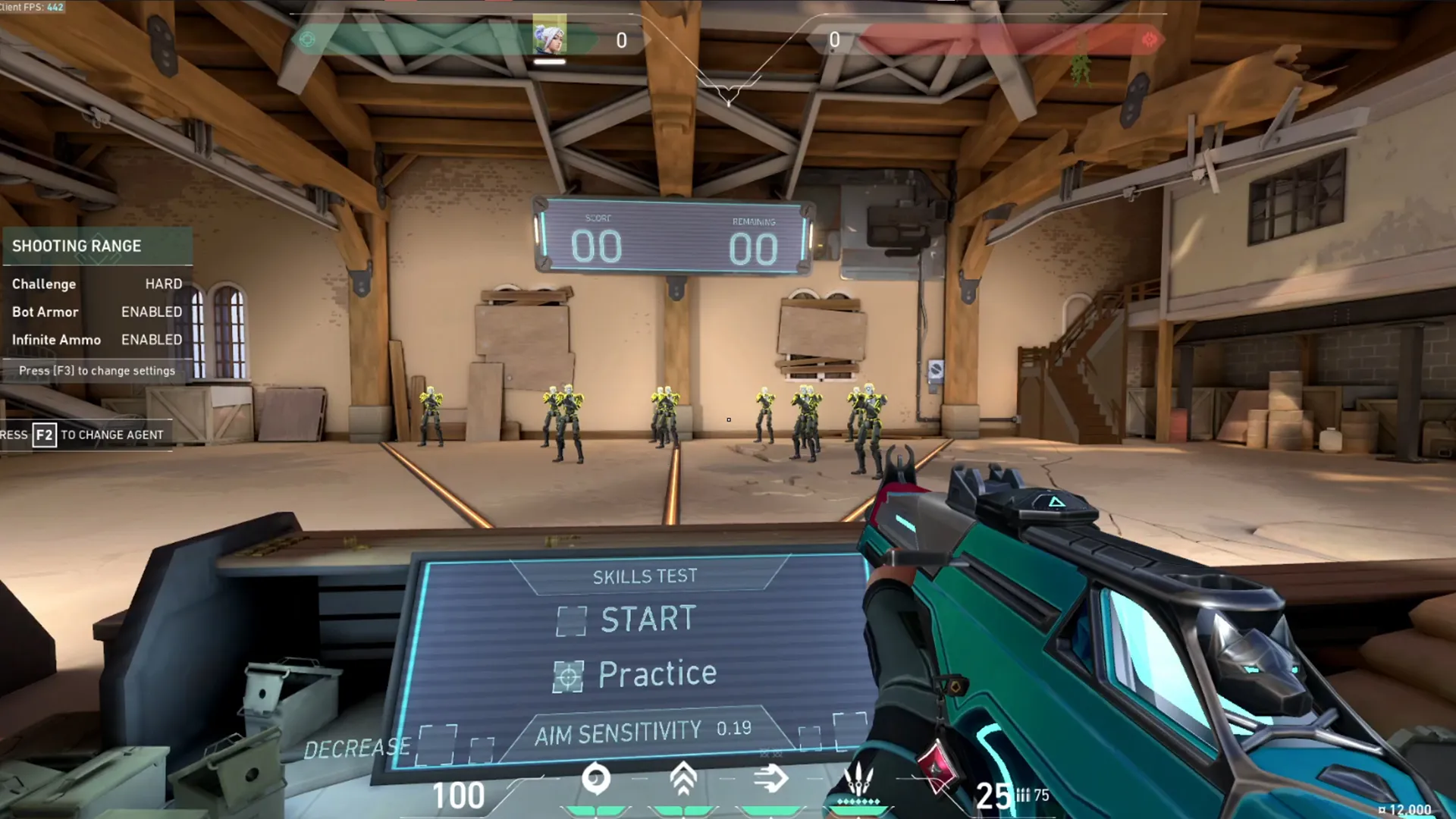Screen dimensions: 1456x819
Task: Toggle the Bot Armor setting row
Action: click(97, 312)
